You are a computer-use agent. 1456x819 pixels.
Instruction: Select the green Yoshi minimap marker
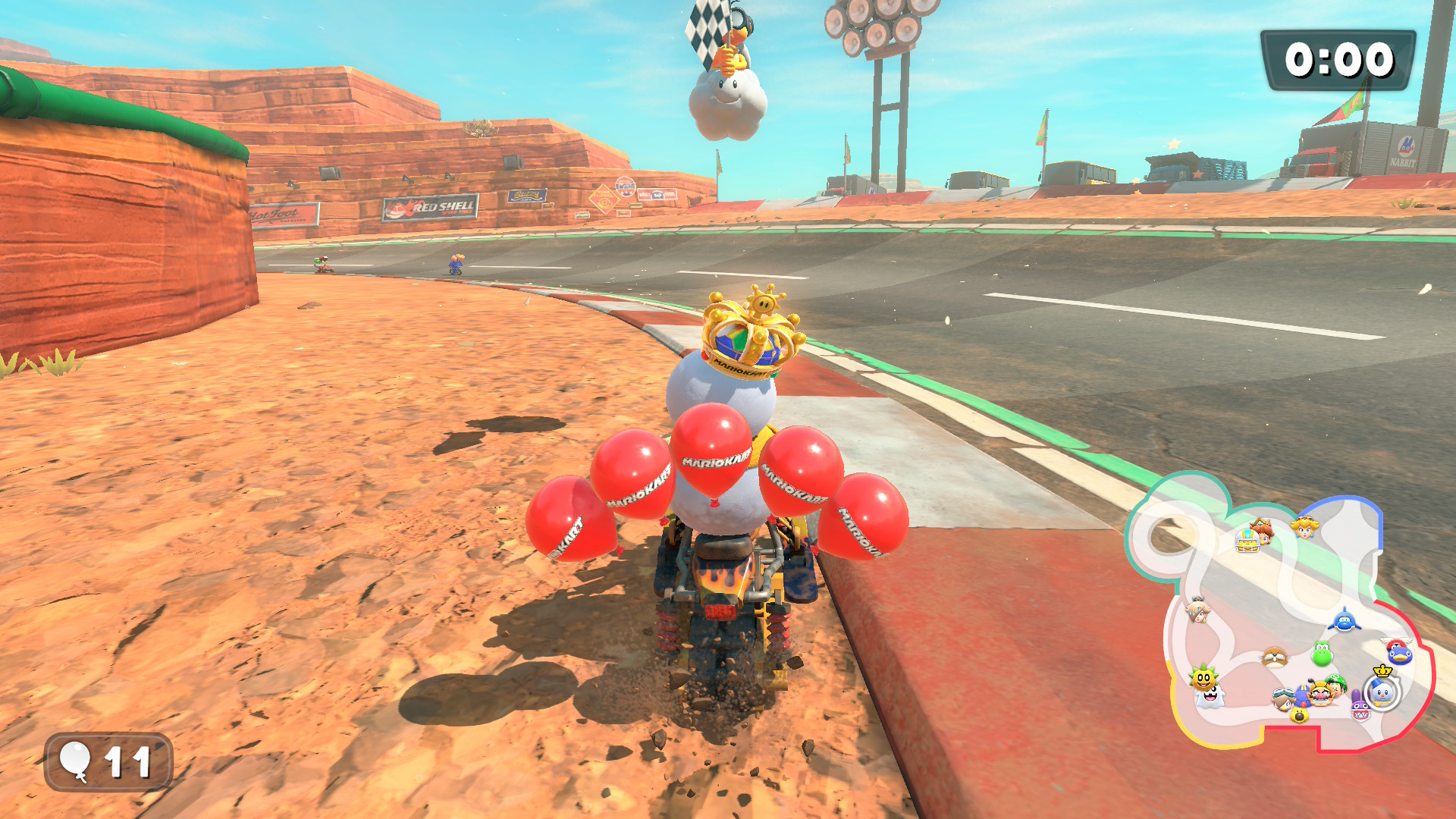click(x=1322, y=654)
